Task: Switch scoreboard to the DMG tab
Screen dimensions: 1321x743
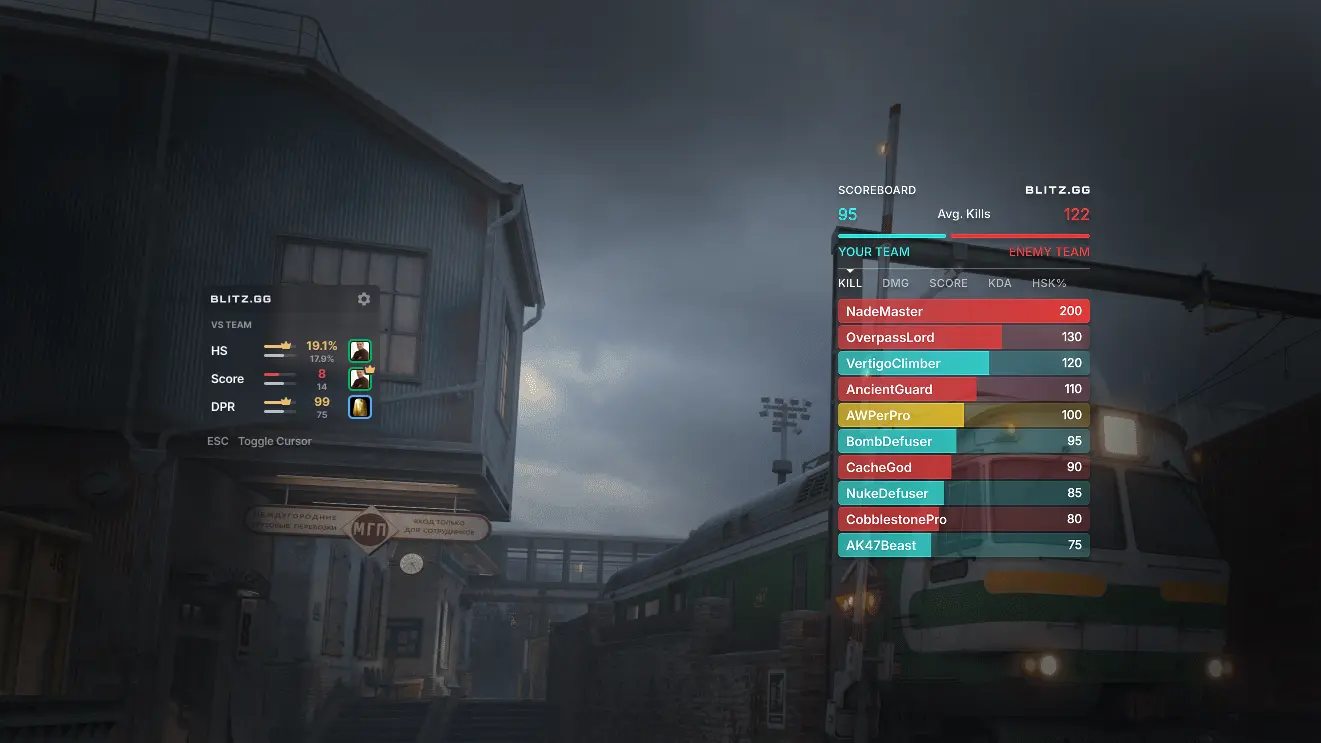Action: [895, 283]
